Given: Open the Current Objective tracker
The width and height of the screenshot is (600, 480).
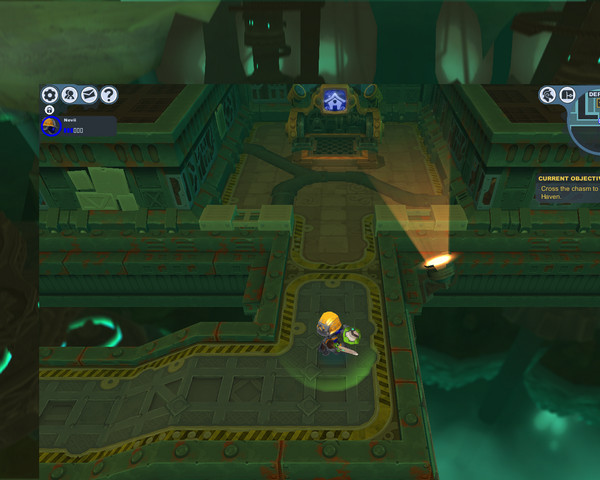Looking at the screenshot, I should tap(568, 187).
